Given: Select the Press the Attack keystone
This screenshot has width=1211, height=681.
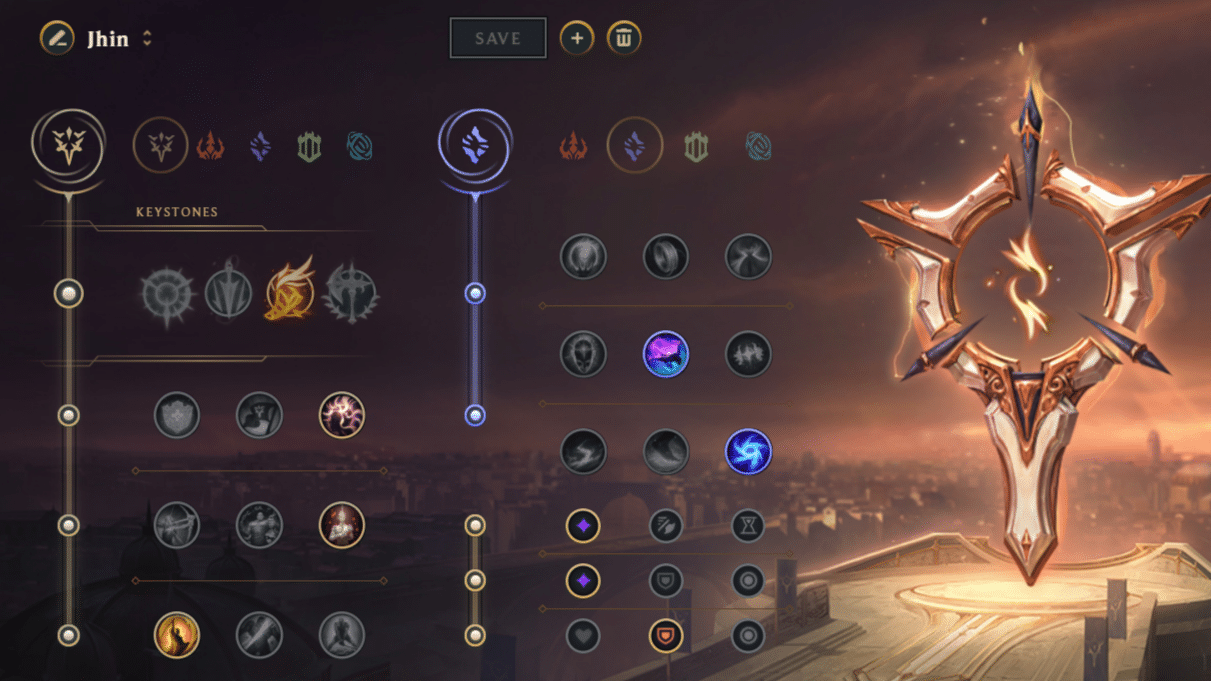Looking at the screenshot, I should pos(166,294).
